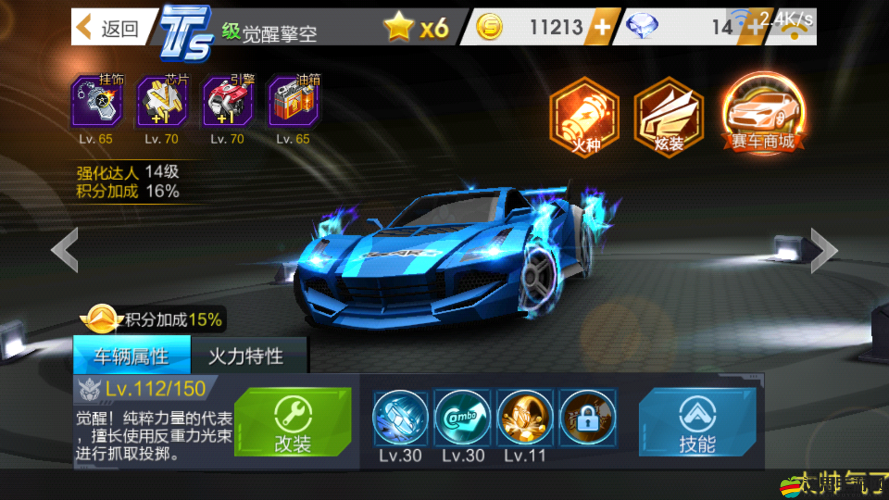Go back with the 返回 button
889x500 pixels.
pyautogui.click(x=107, y=28)
